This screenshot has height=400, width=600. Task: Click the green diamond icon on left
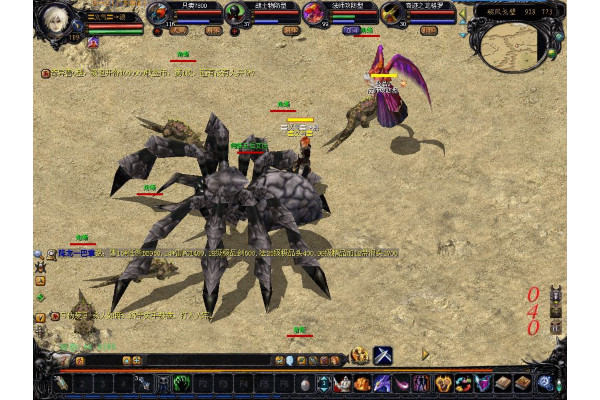(x=40, y=297)
